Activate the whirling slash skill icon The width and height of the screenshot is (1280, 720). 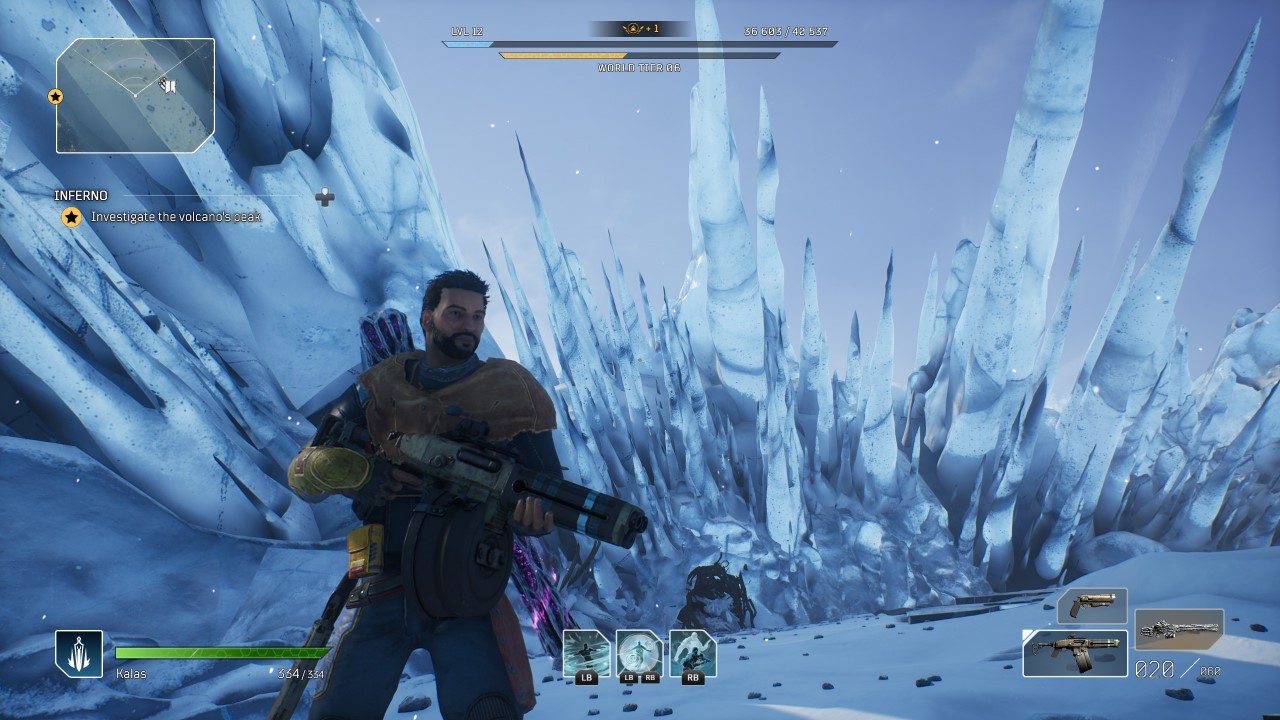click(x=586, y=653)
